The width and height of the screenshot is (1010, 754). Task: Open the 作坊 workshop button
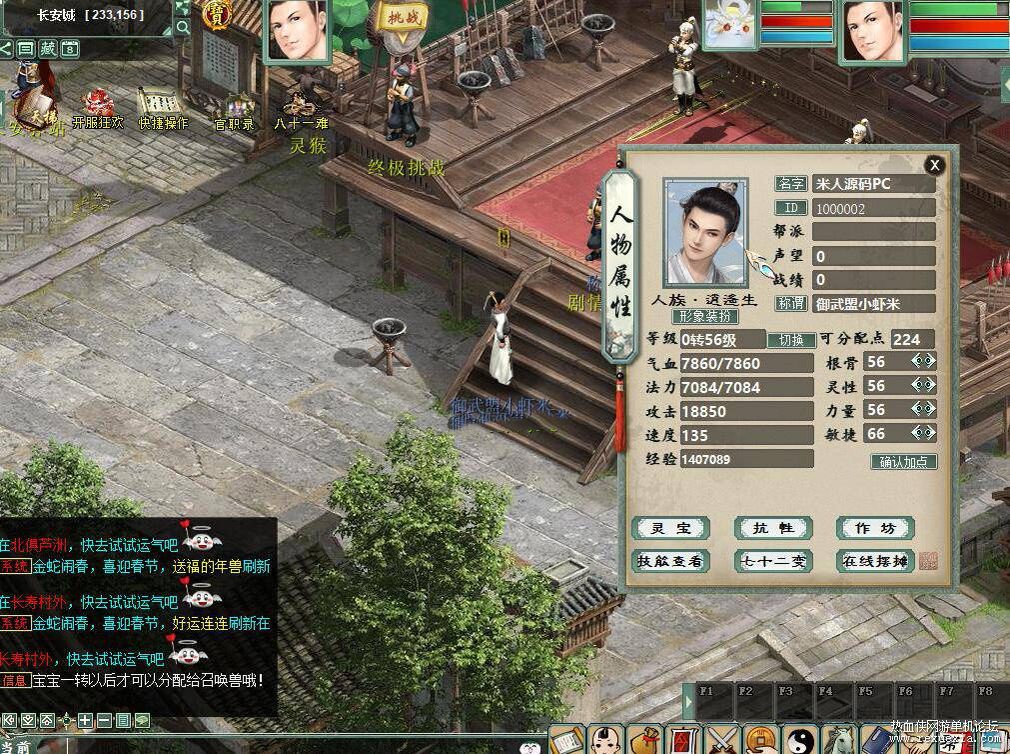[876, 528]
